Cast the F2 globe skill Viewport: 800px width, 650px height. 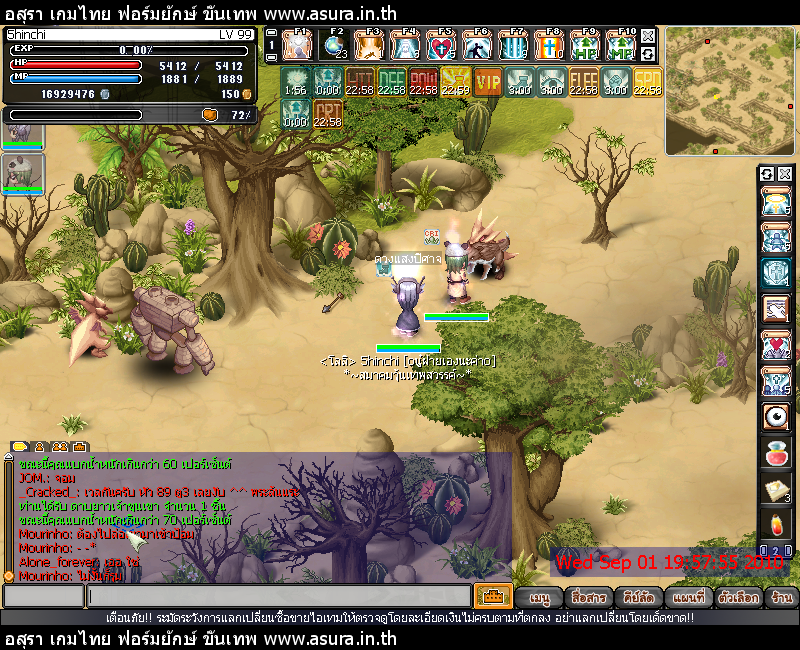(334, 46)
